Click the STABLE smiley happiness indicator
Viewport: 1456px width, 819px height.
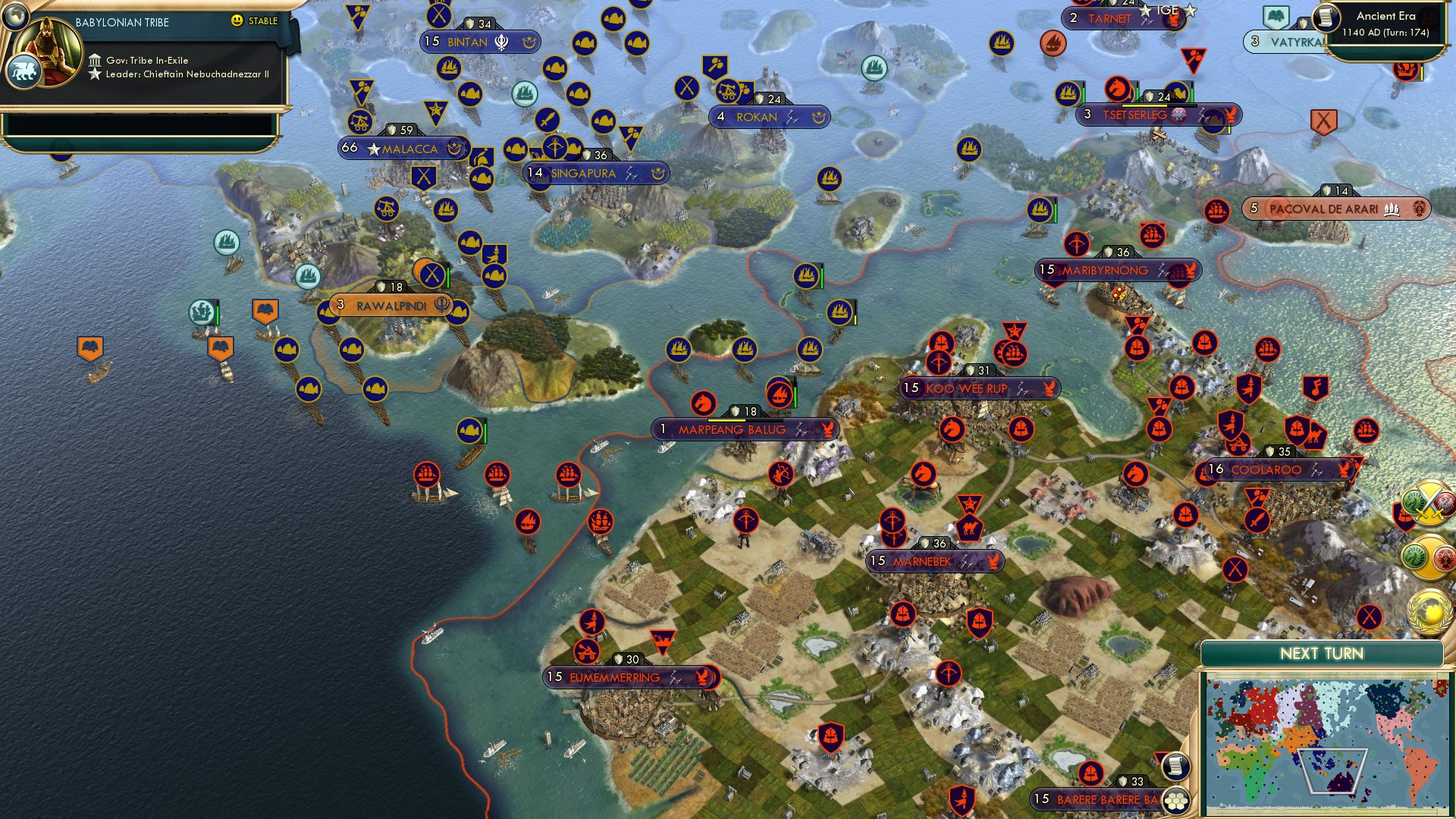coord(237,21)
